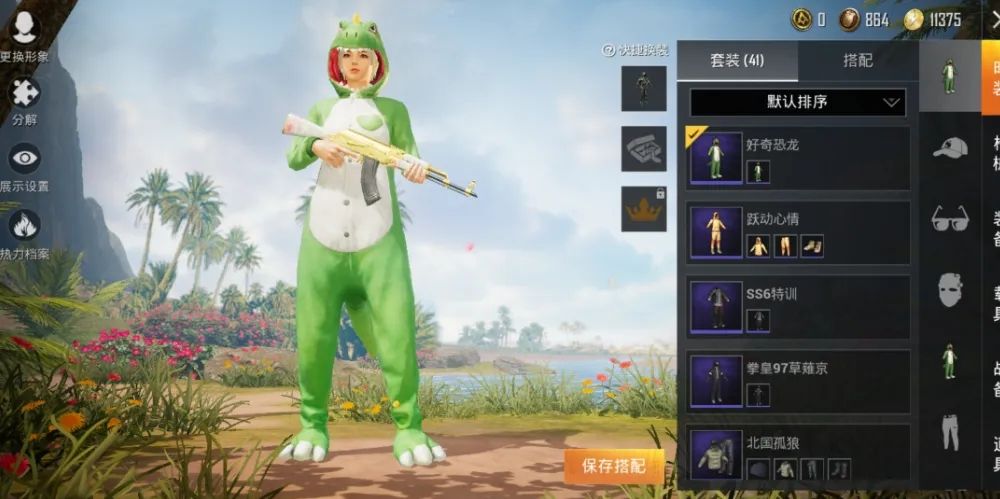Screen dimensions: 1000x499
Task: Select the cap headwear category
Action: point(949,148)
